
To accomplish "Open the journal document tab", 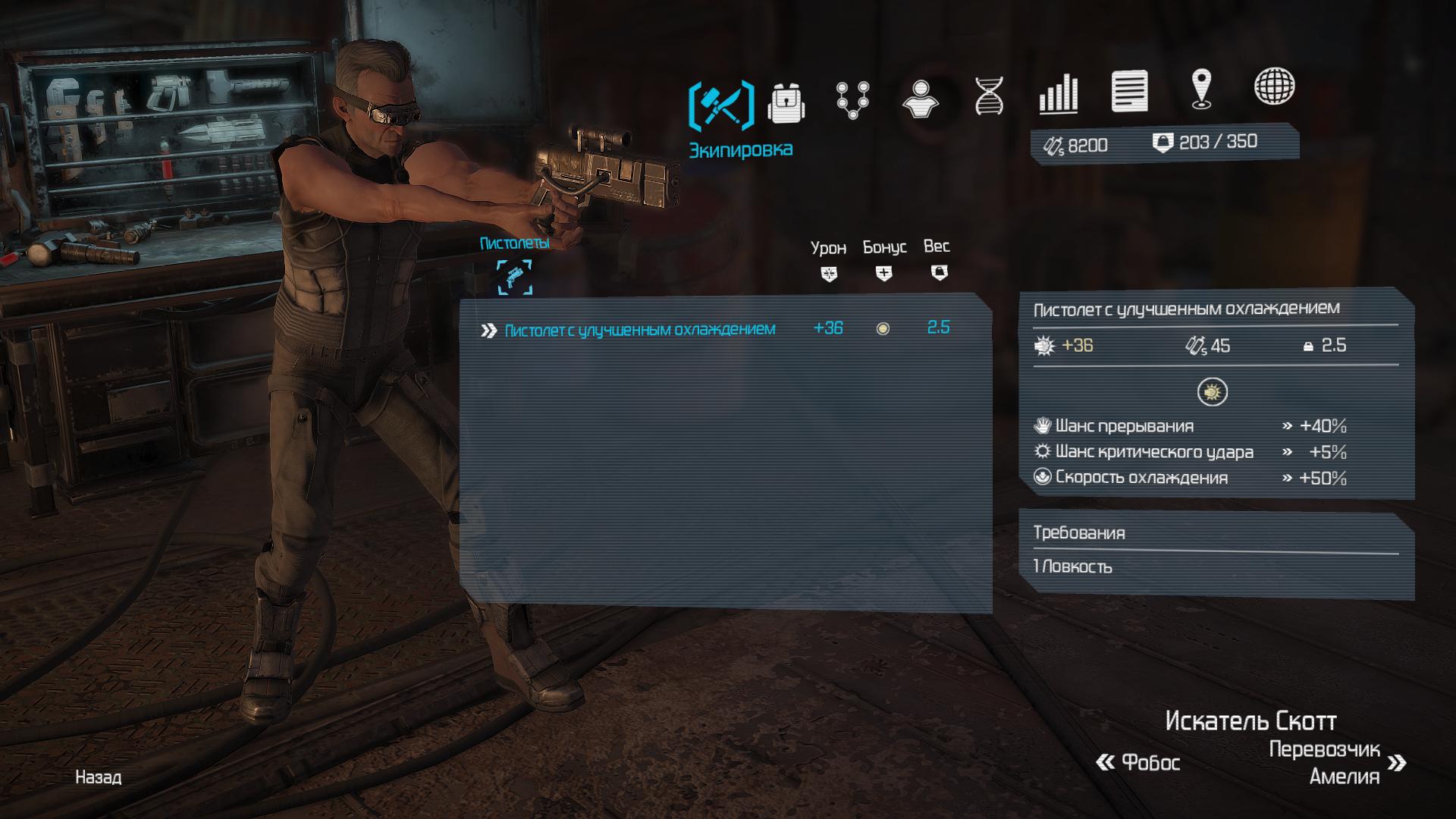I will pyautogui.click(x=1129, y=91).
